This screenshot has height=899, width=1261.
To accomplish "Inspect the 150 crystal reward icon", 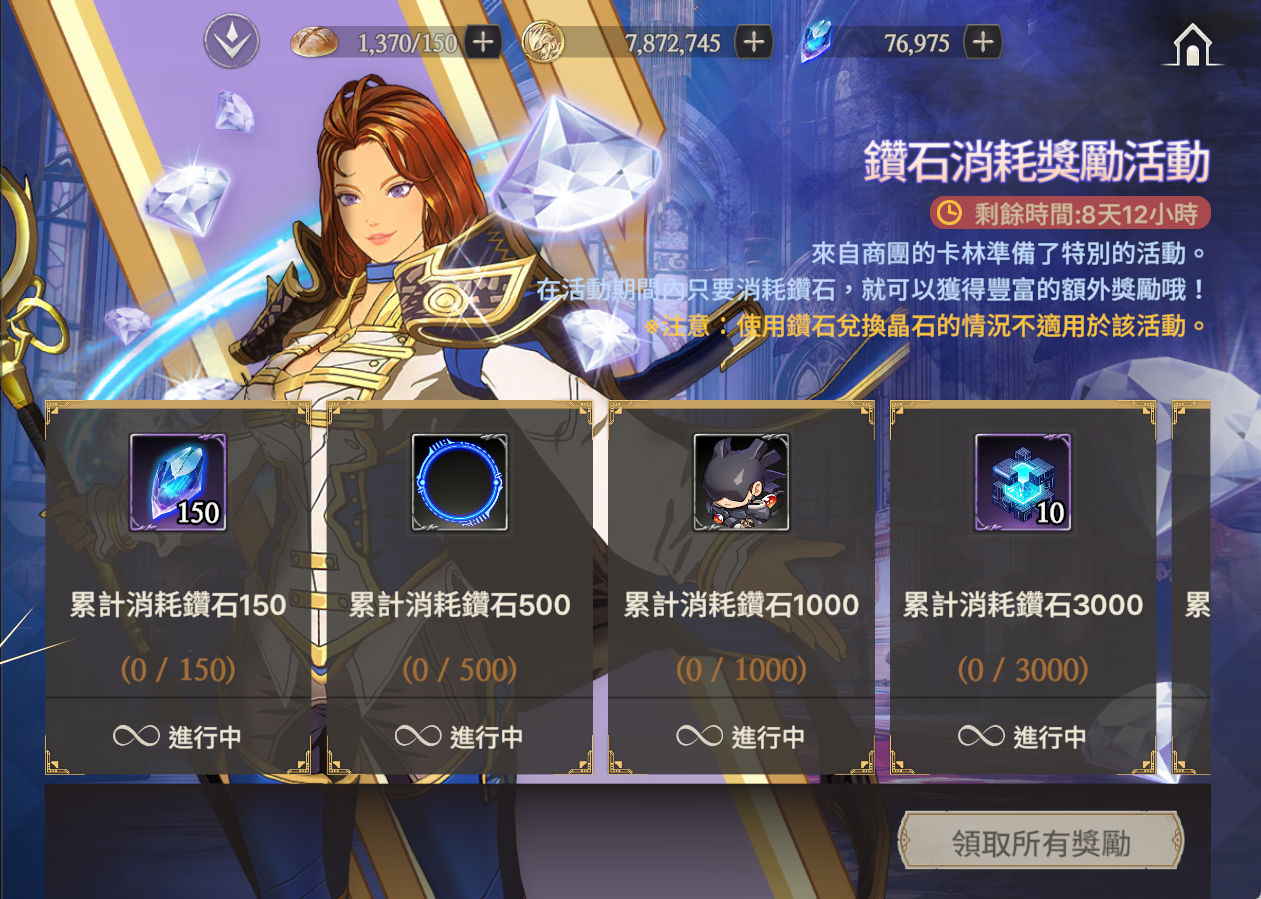I will tap(178, 482).
